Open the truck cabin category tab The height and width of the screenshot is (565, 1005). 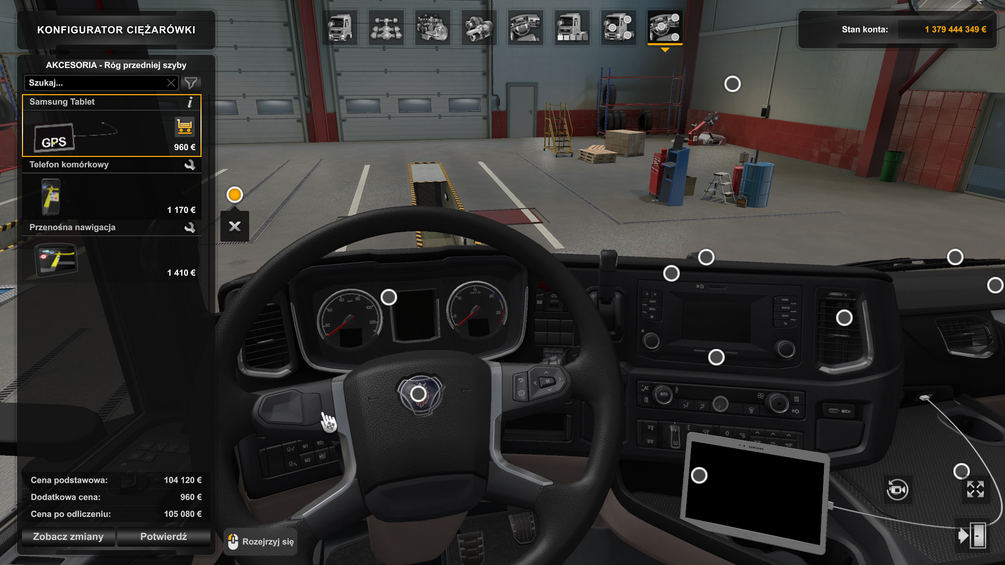pyautogui.click(x=341, y=27)
